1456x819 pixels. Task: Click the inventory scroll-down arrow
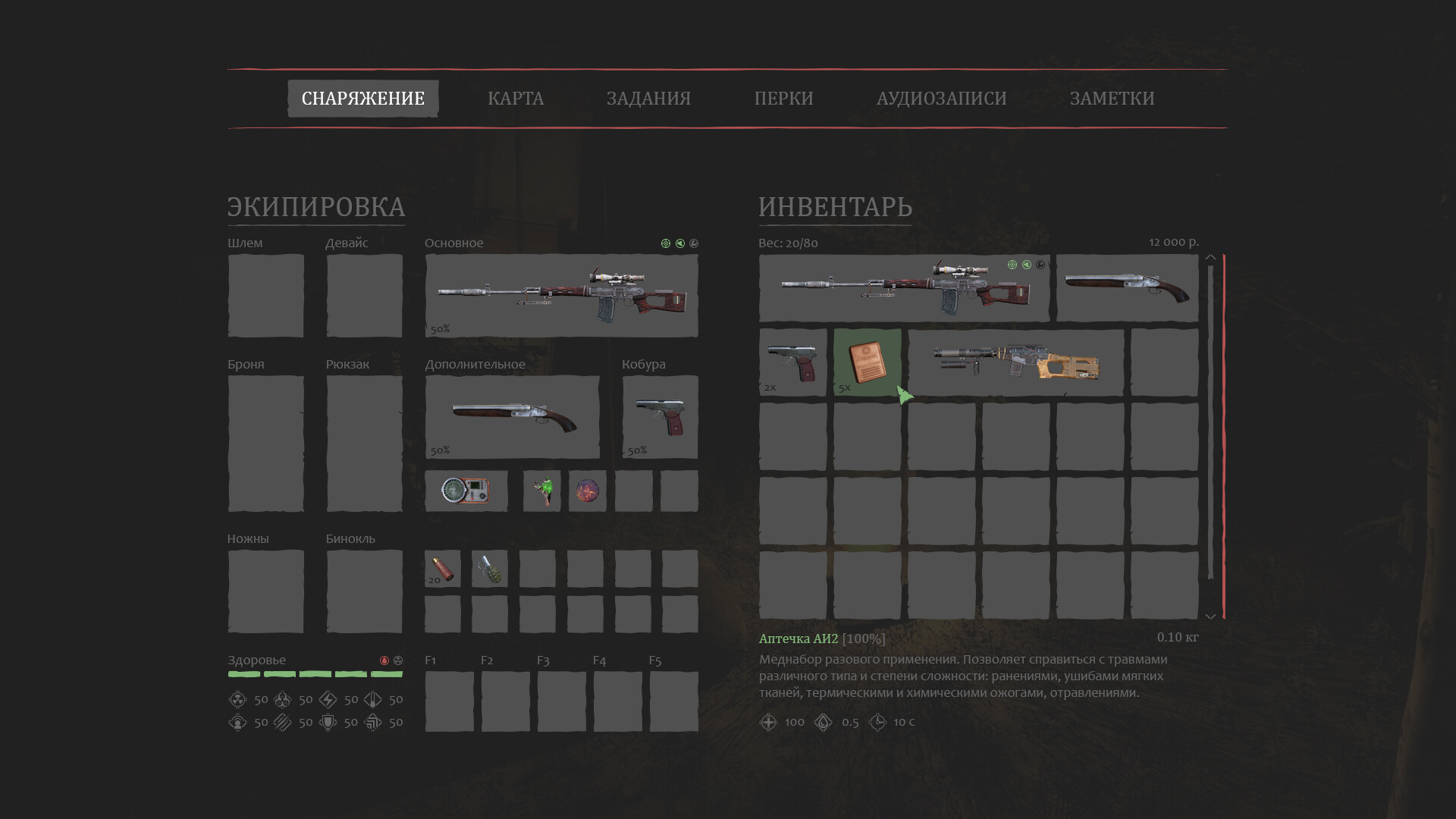click(1210, 617)
